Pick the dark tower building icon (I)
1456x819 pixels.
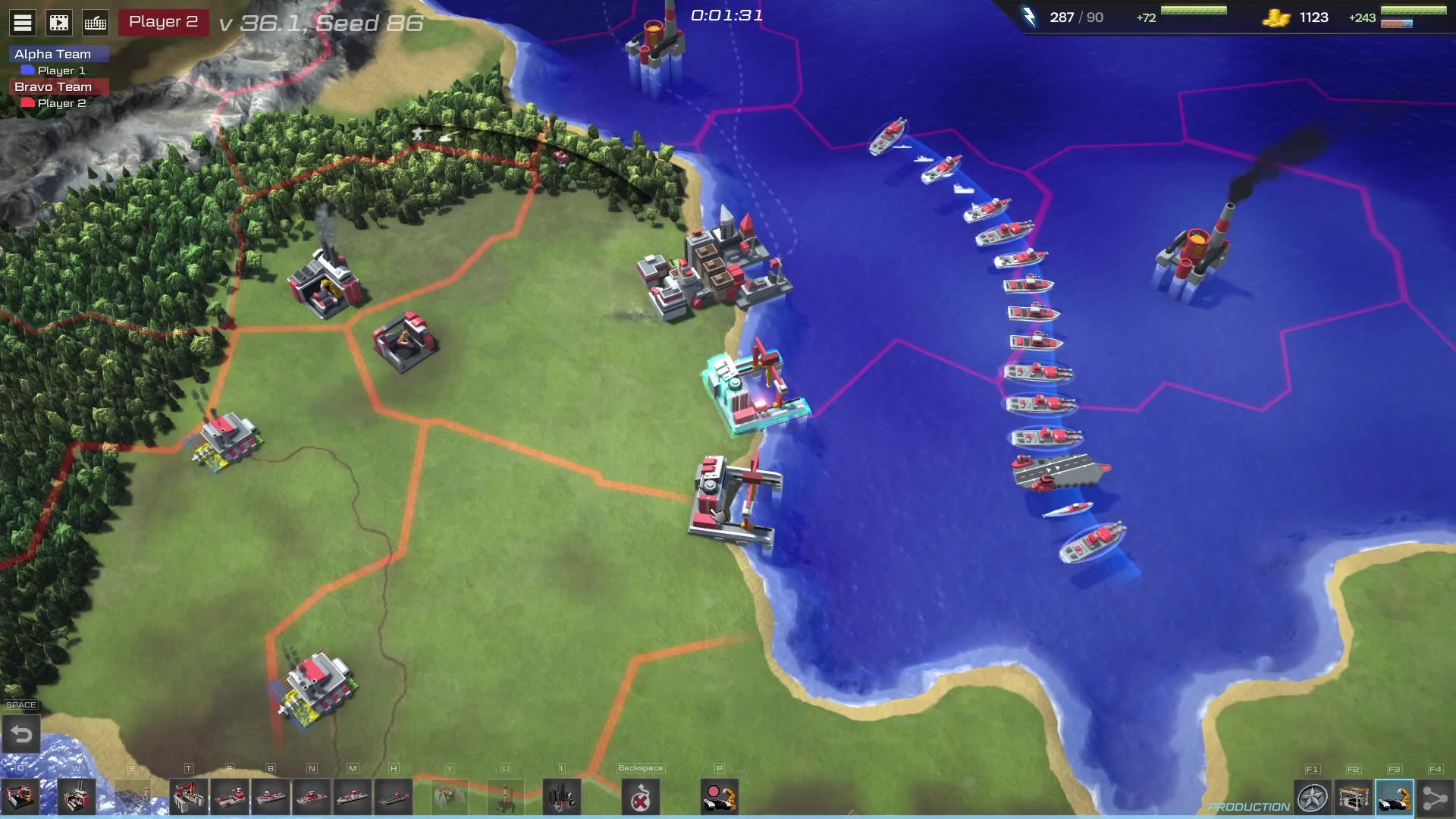pos(562,797)
